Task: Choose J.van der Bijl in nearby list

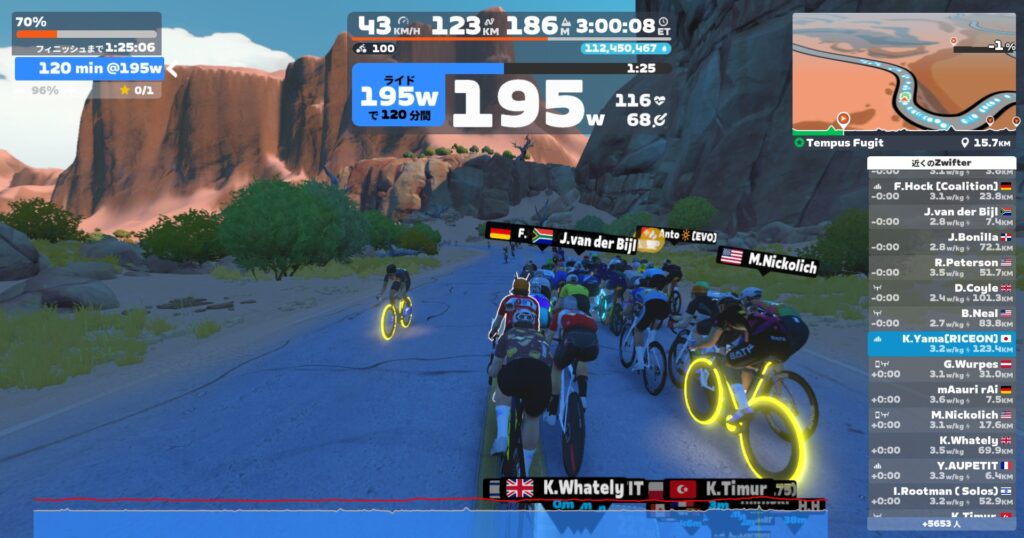Action: tap(941, 216)
